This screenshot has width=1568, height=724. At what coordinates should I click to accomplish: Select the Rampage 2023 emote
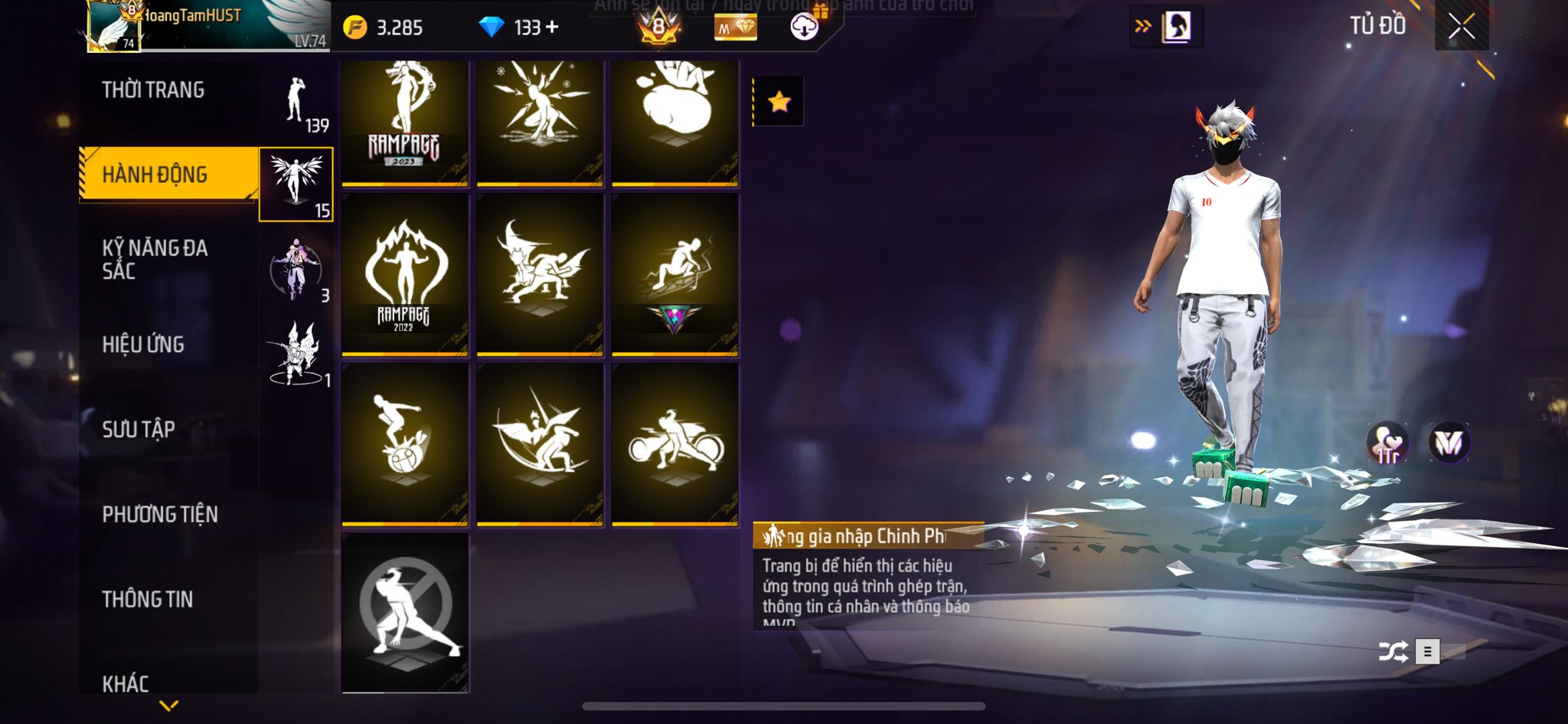(x=404, y=121)
